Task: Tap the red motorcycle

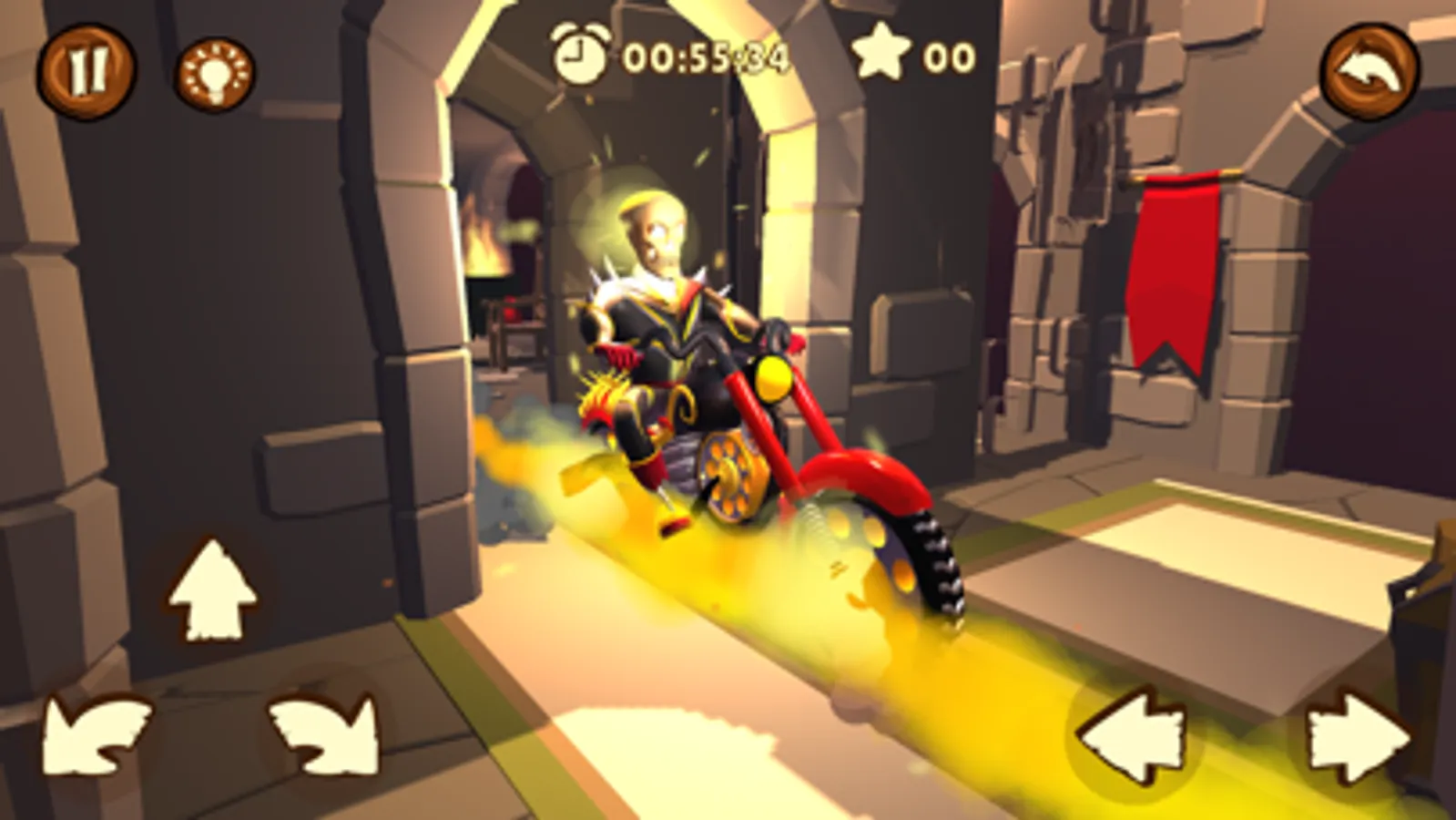Action: tap(820, 437)
